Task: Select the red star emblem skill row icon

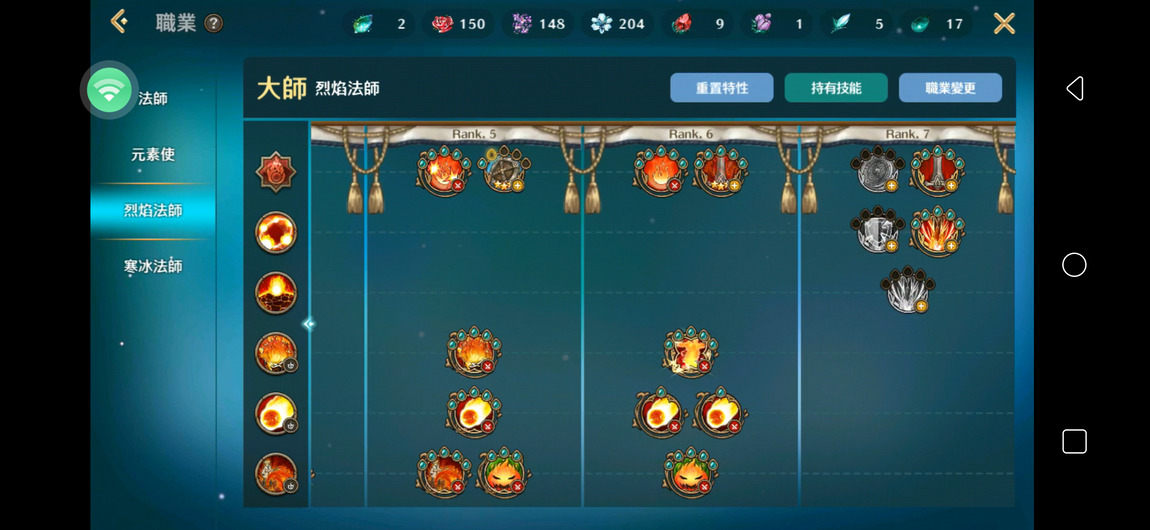Action: tap(276, 173)
